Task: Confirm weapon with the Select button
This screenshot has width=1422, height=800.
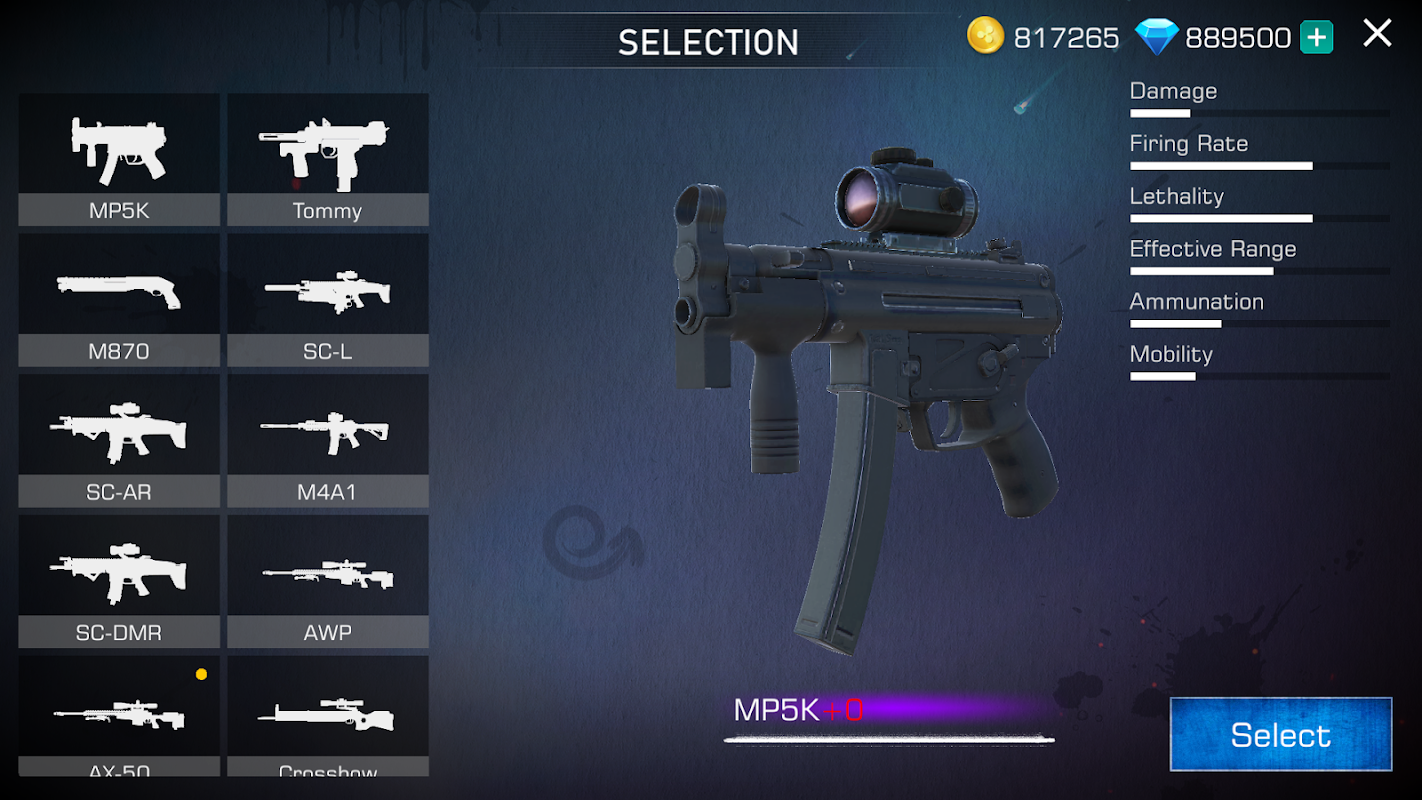Action: [x=1280, y=735]
